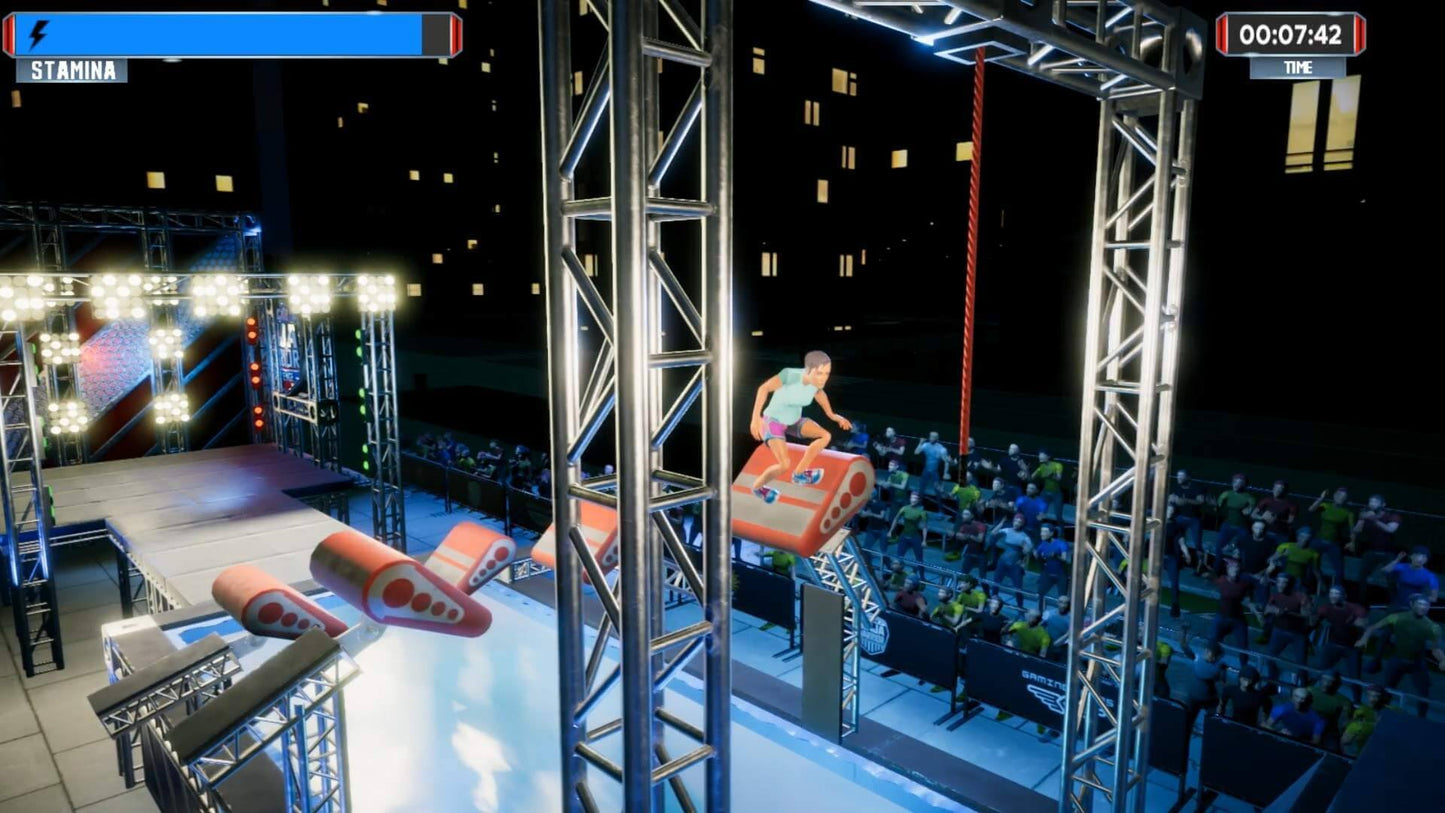This screenshot has height=813, width=1445.
Task: Toggle the TIME label beneath the timer
Action: (x=1299, y=67)
